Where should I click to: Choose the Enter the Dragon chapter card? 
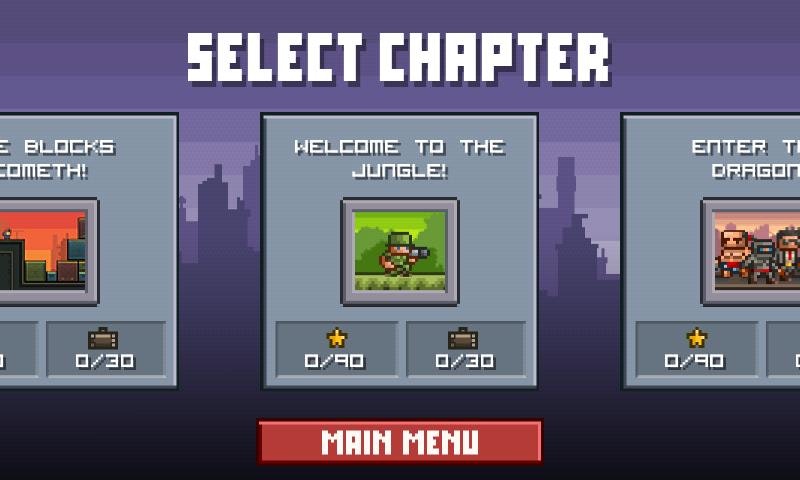pos(712,251)
